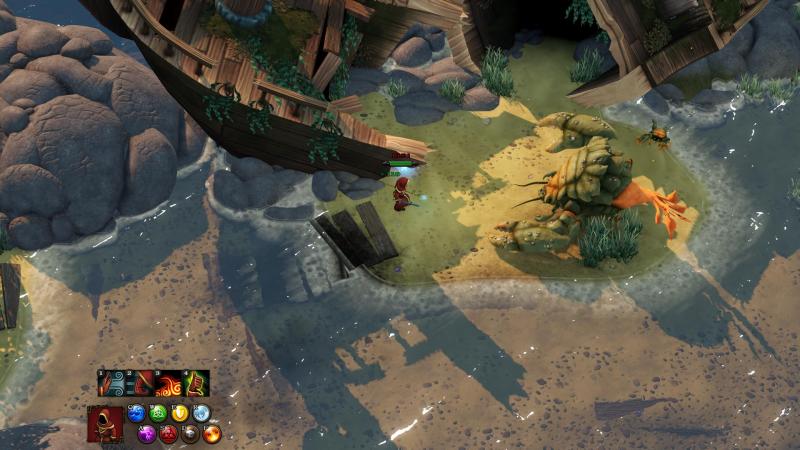Viewport: 800px width, 450px height.
Task: Activate the first ability with wind swirls
Action: 112,384
